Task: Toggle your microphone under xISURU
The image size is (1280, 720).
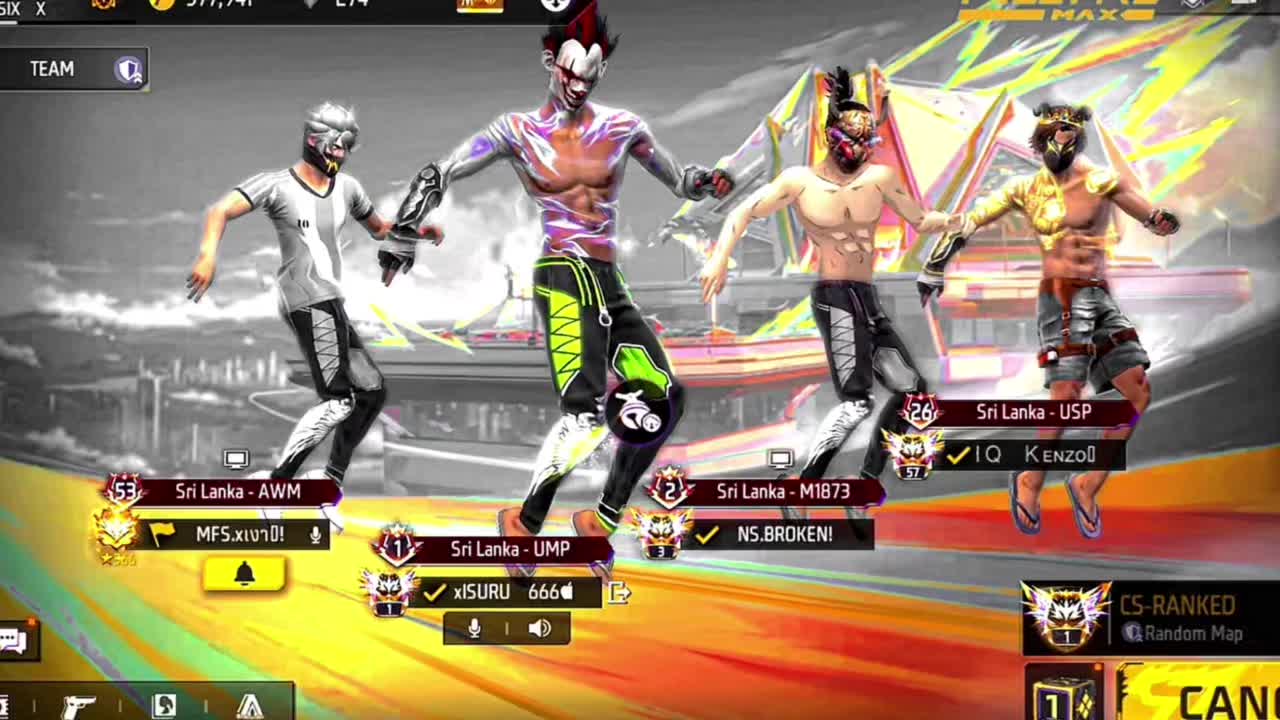Action: (474, 628)
